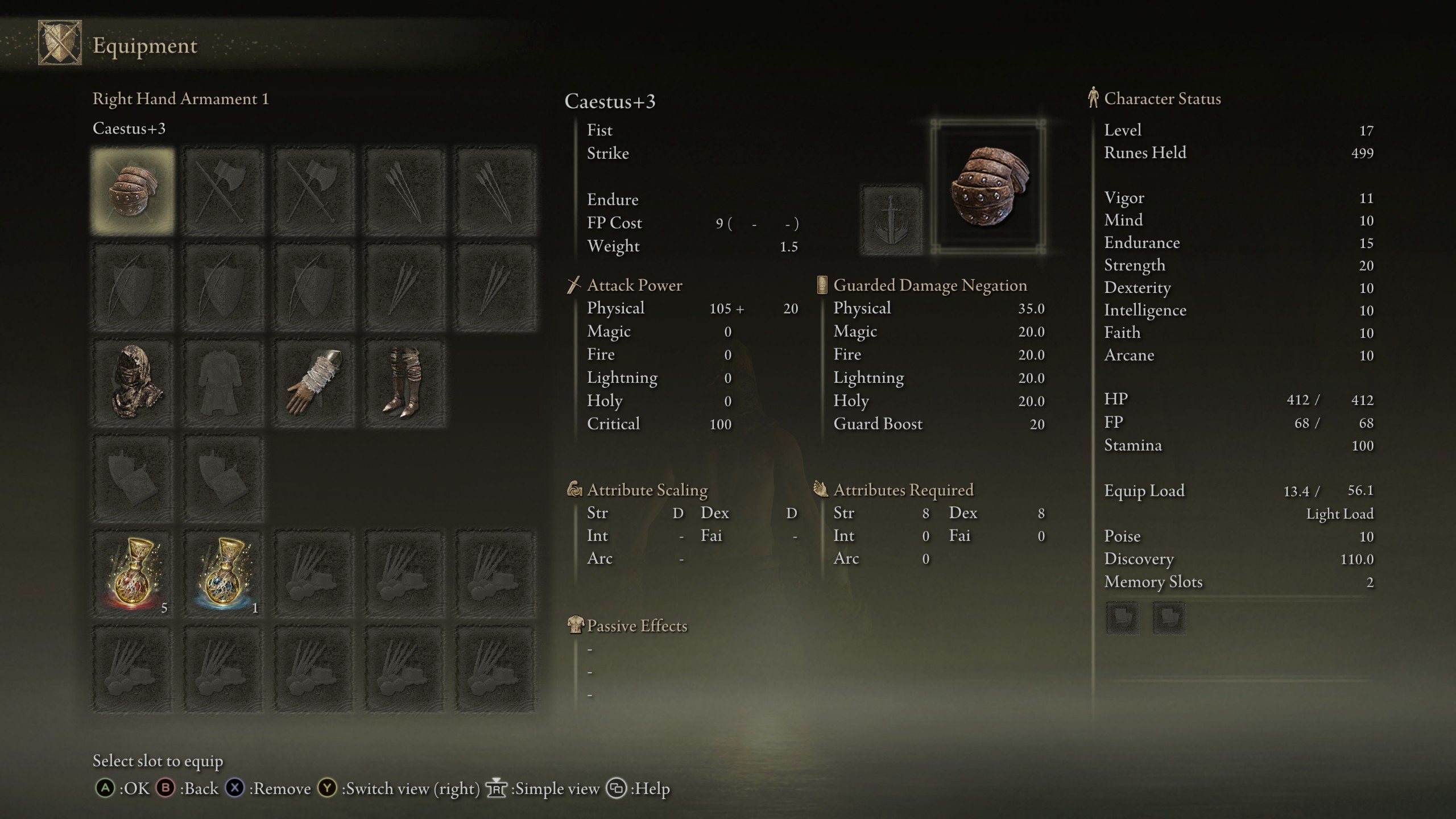Select the blue Cerulean Tears flask slot
Viewport: 1456px width, 819px height.
point(224,574)
